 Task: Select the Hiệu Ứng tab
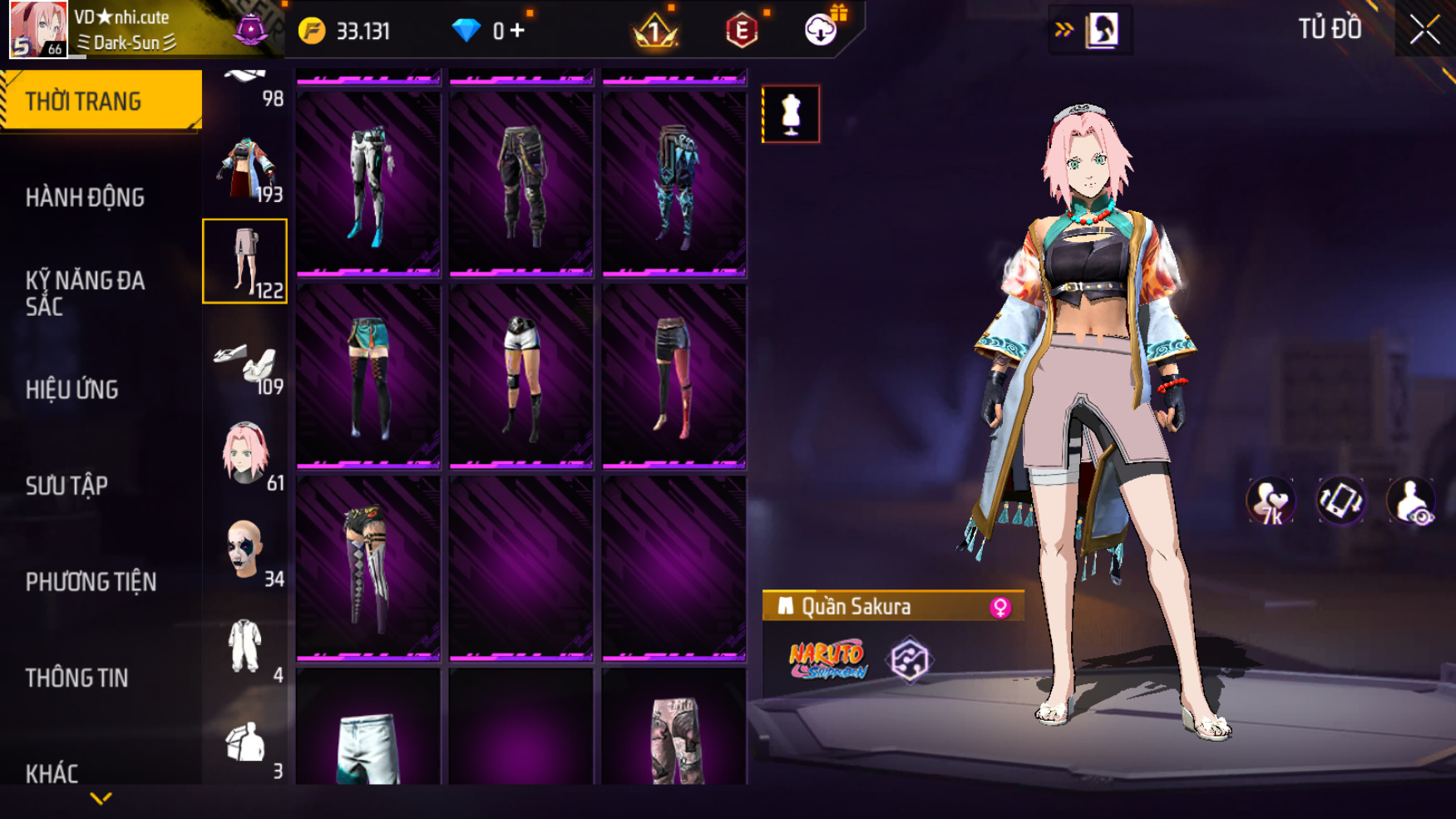(x=72, y=389)
